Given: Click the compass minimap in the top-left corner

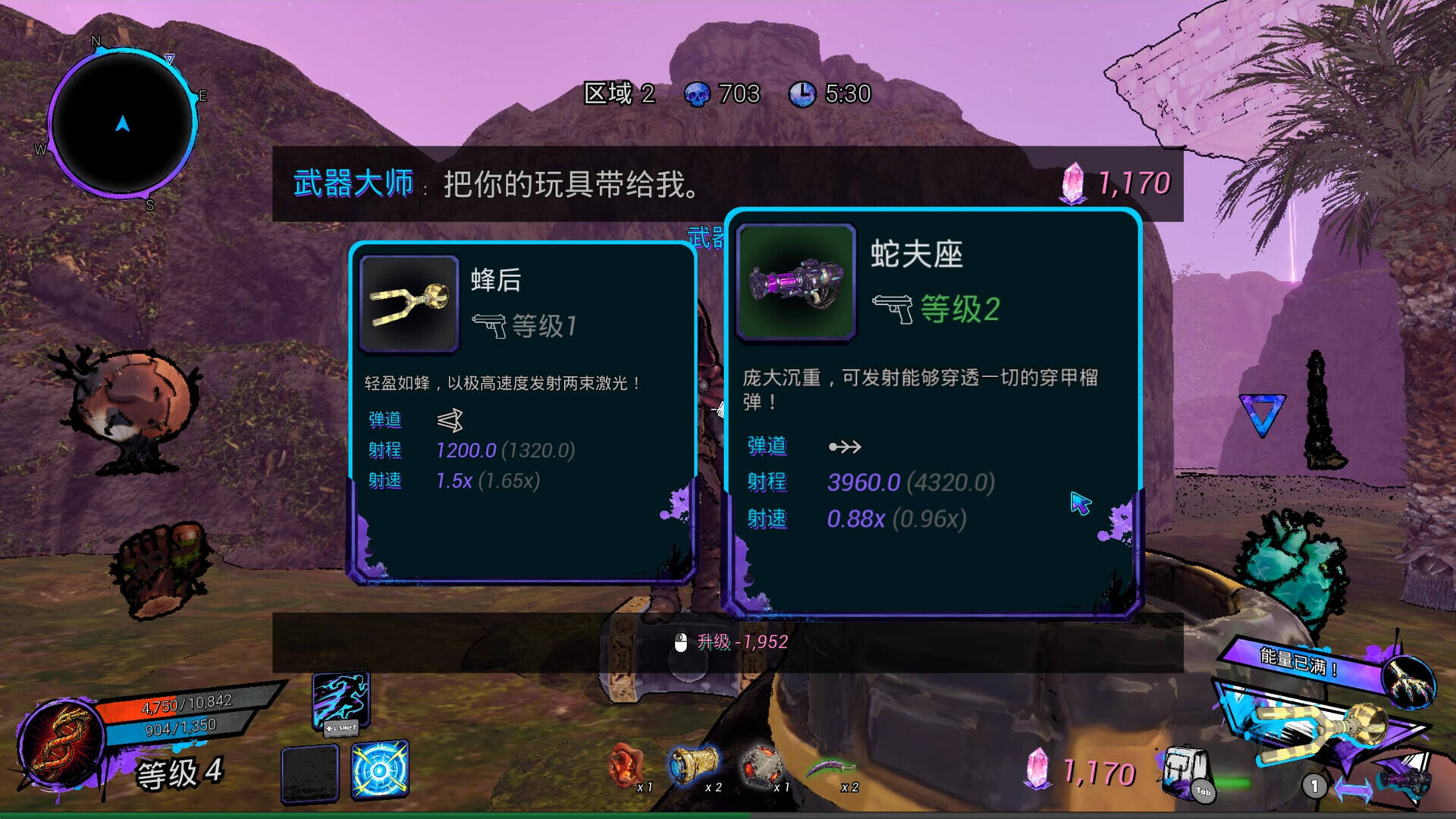Looking at the screenshot, I should 121,121.
